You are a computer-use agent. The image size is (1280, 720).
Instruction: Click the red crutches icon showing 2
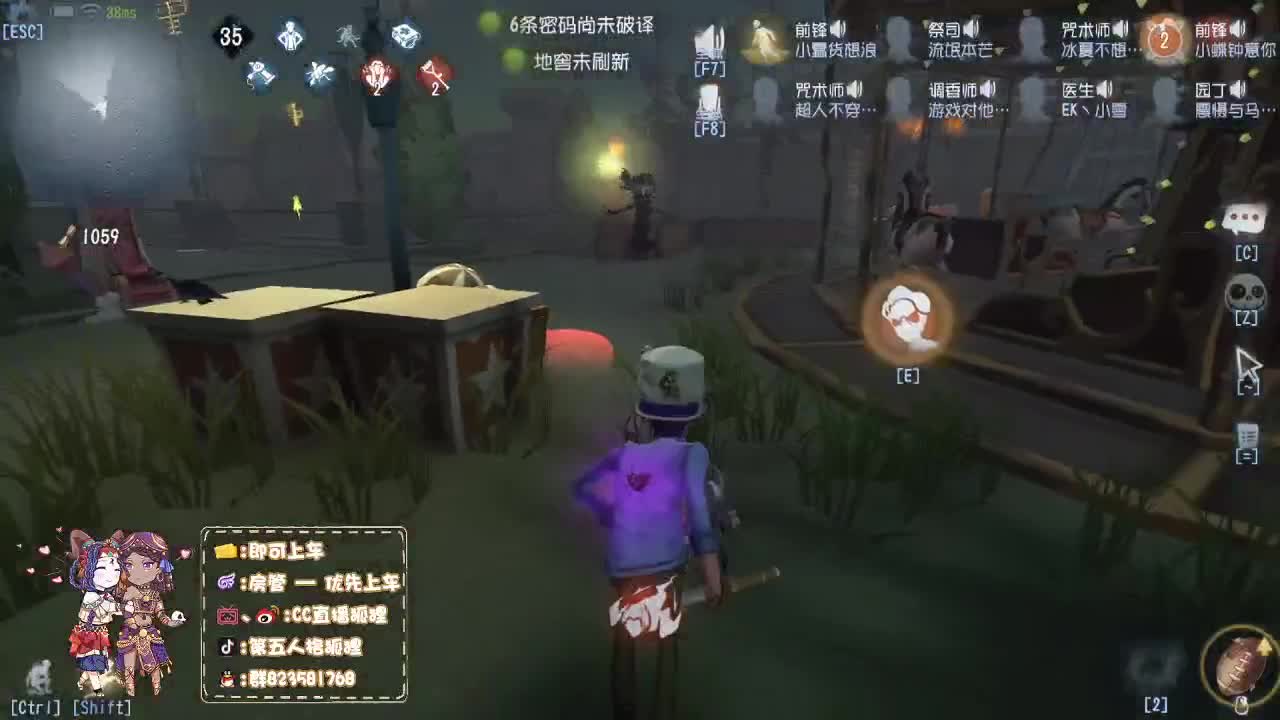coord(432,73)
